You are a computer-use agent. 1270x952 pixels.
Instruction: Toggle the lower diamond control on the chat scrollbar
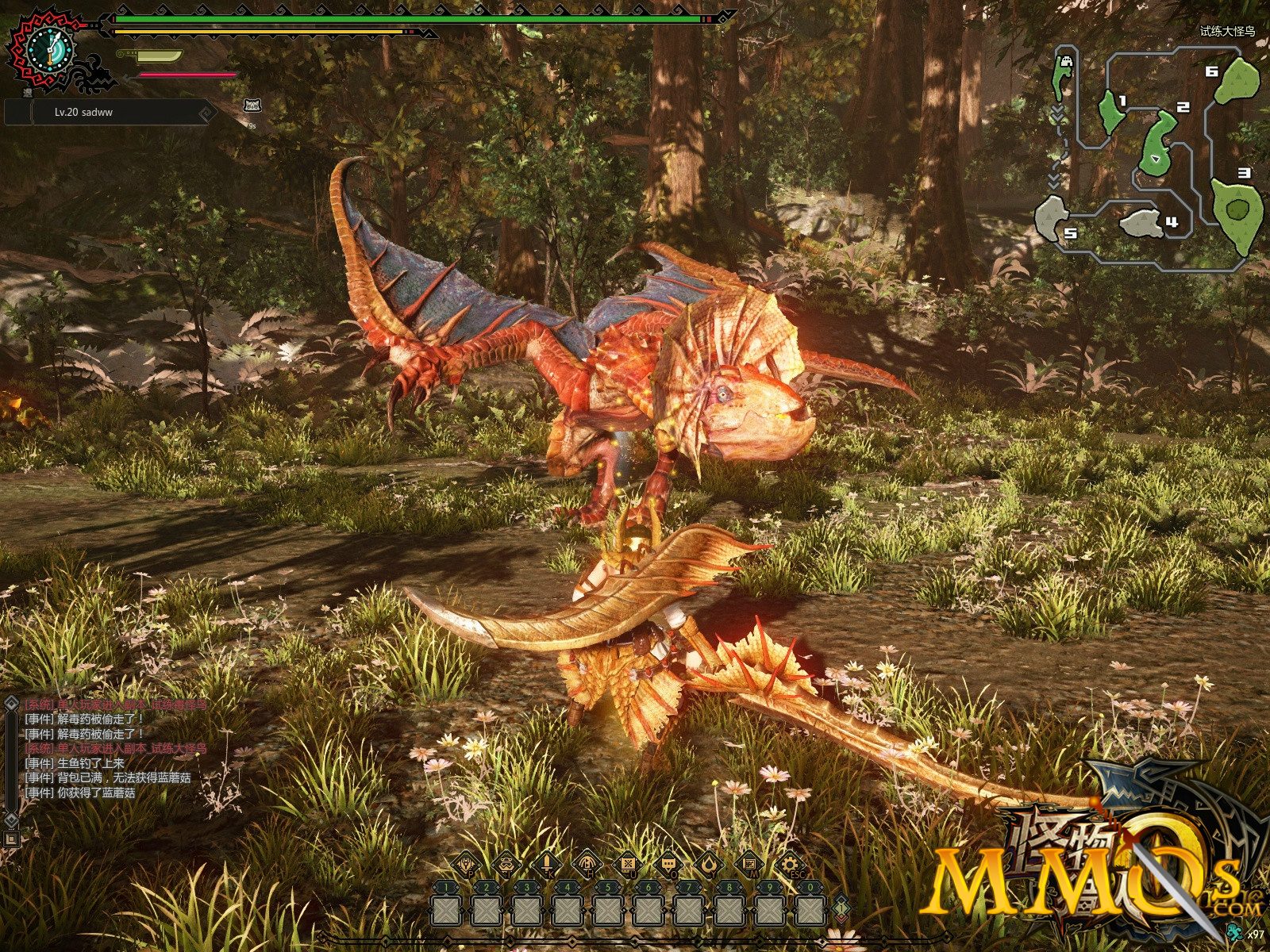10,818
